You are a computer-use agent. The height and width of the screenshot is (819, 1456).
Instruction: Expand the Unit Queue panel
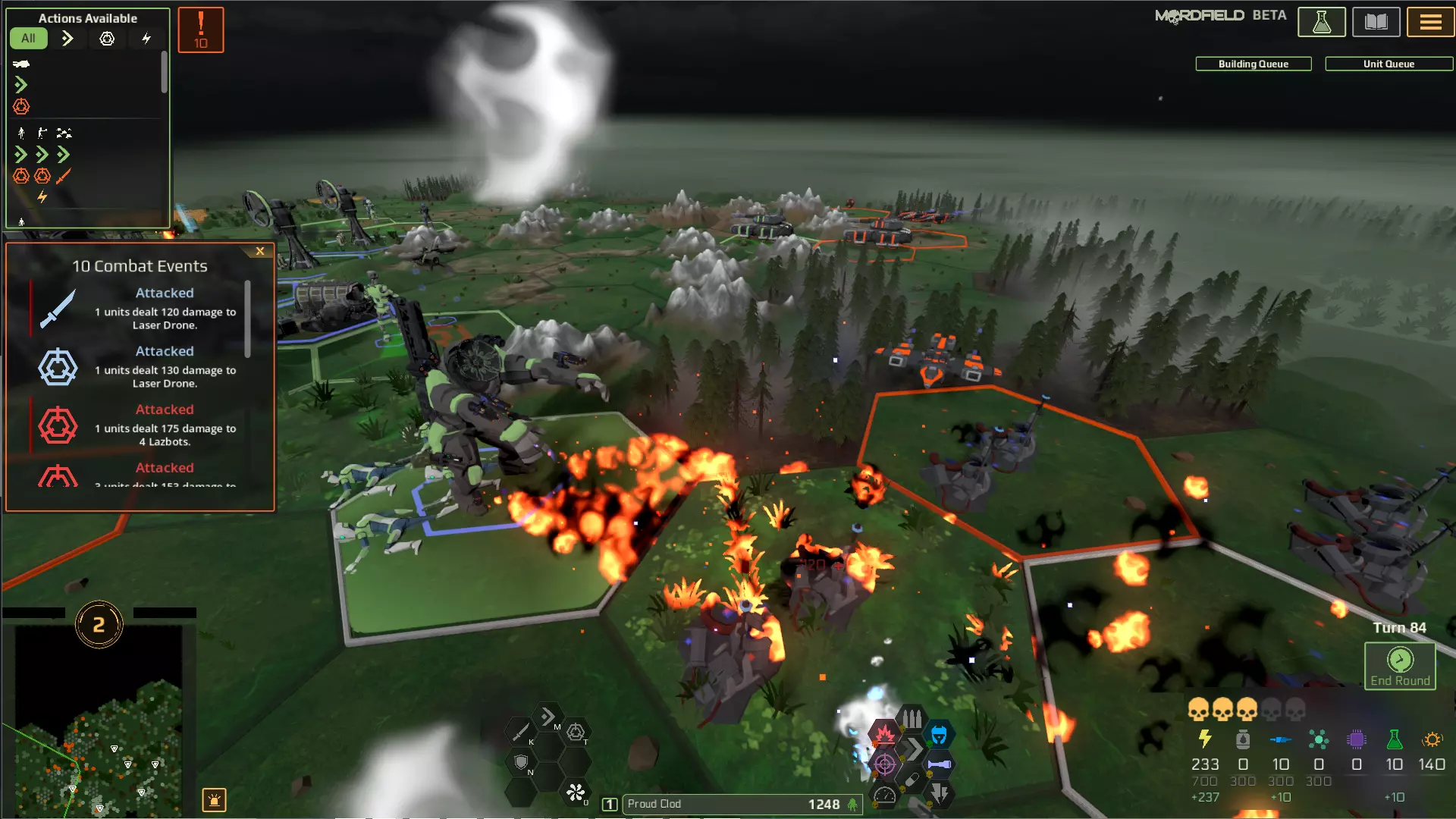[x=1388, y=64]
